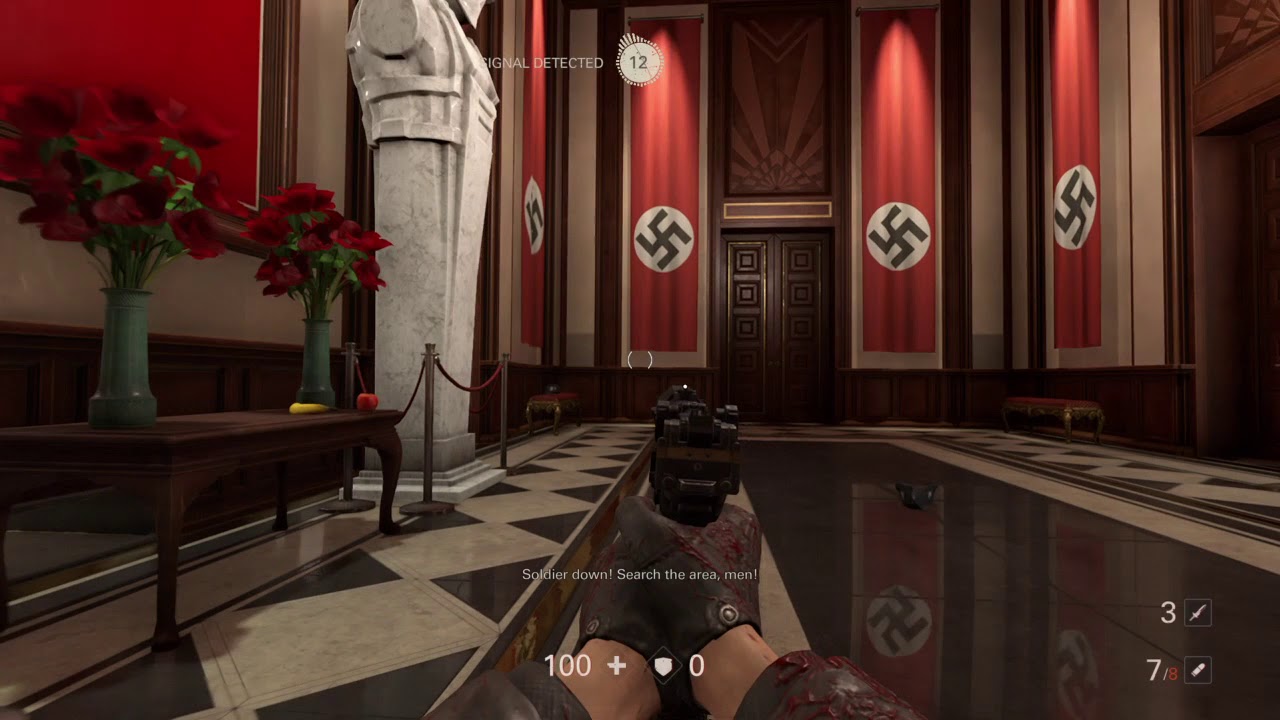Image resolution: width=1280 pixels, height=720 pixels.
Task: Select the pistol ammo bullet icon
Action: 1197,670
